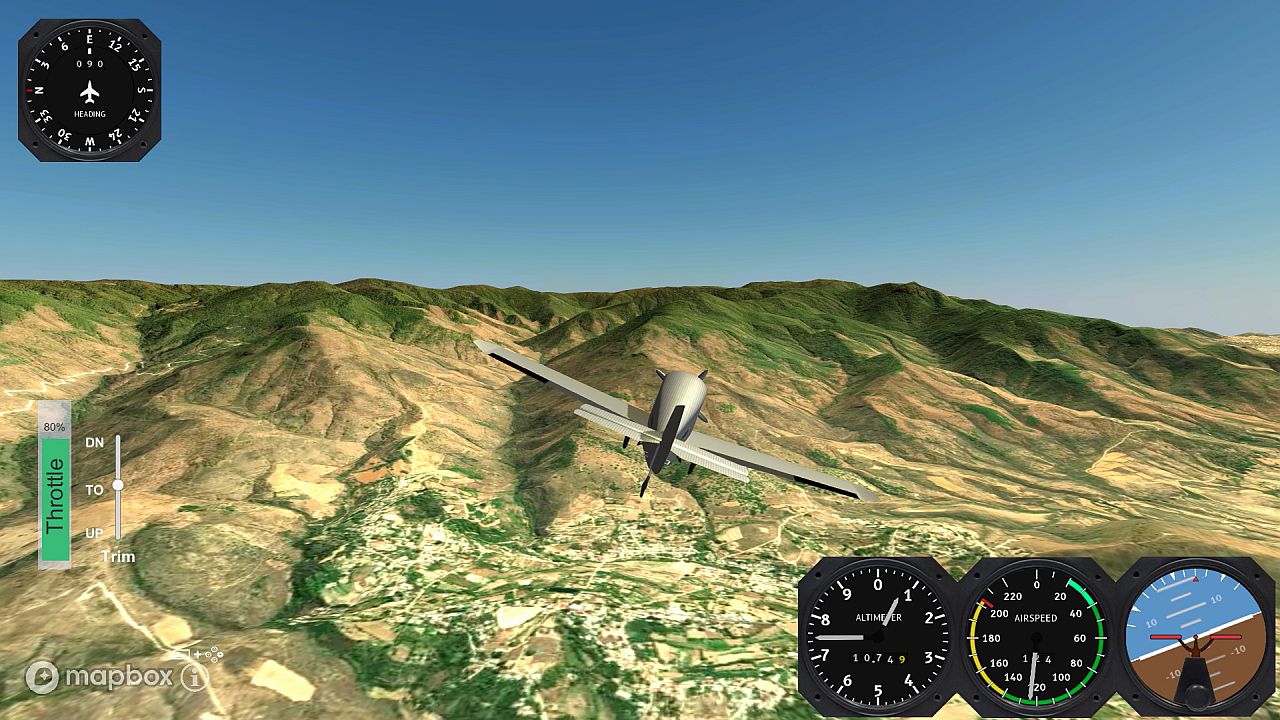Click the 80% throttle percentage label

click(52, 428)
